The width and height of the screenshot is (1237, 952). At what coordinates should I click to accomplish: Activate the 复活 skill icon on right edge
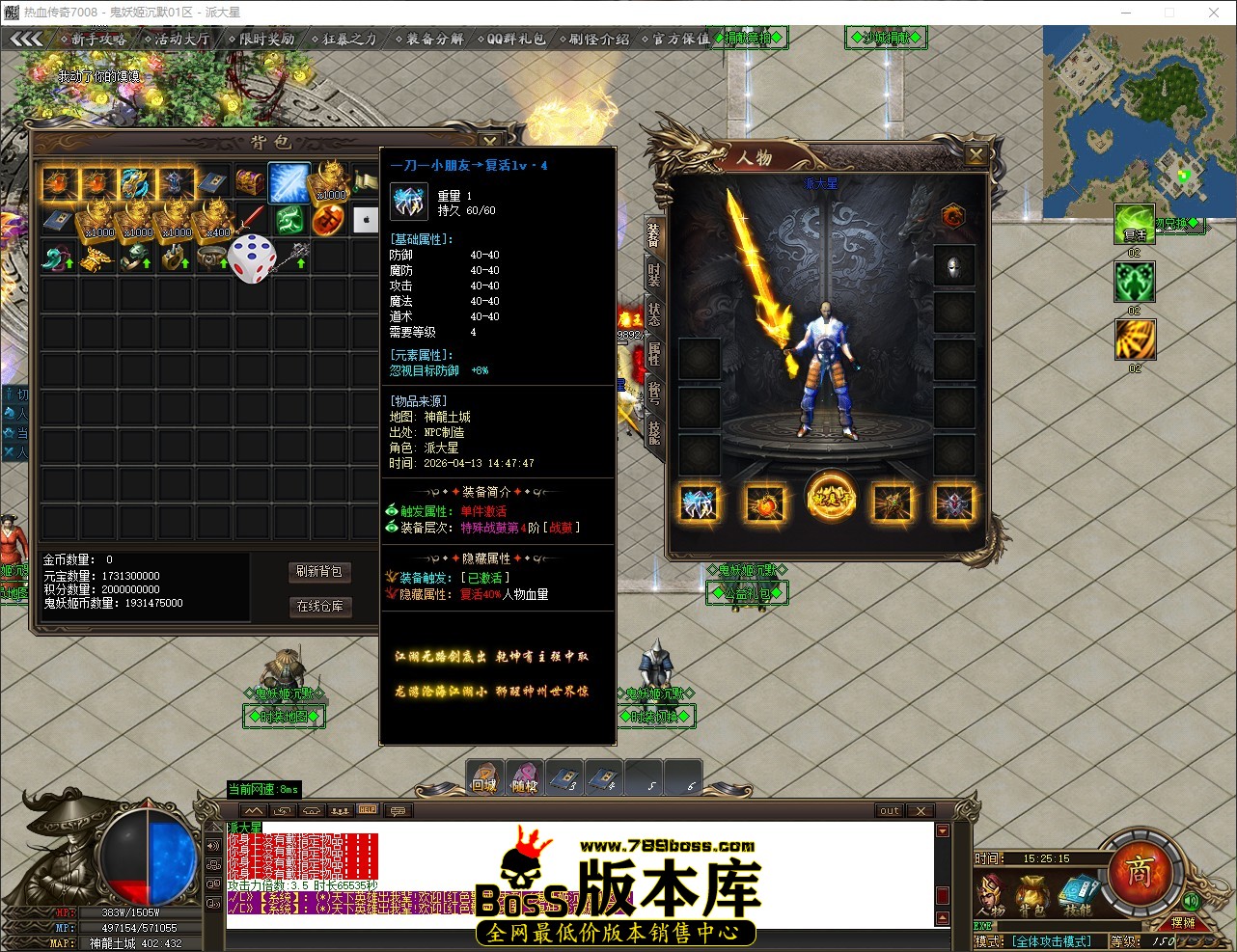point(1135,223)
